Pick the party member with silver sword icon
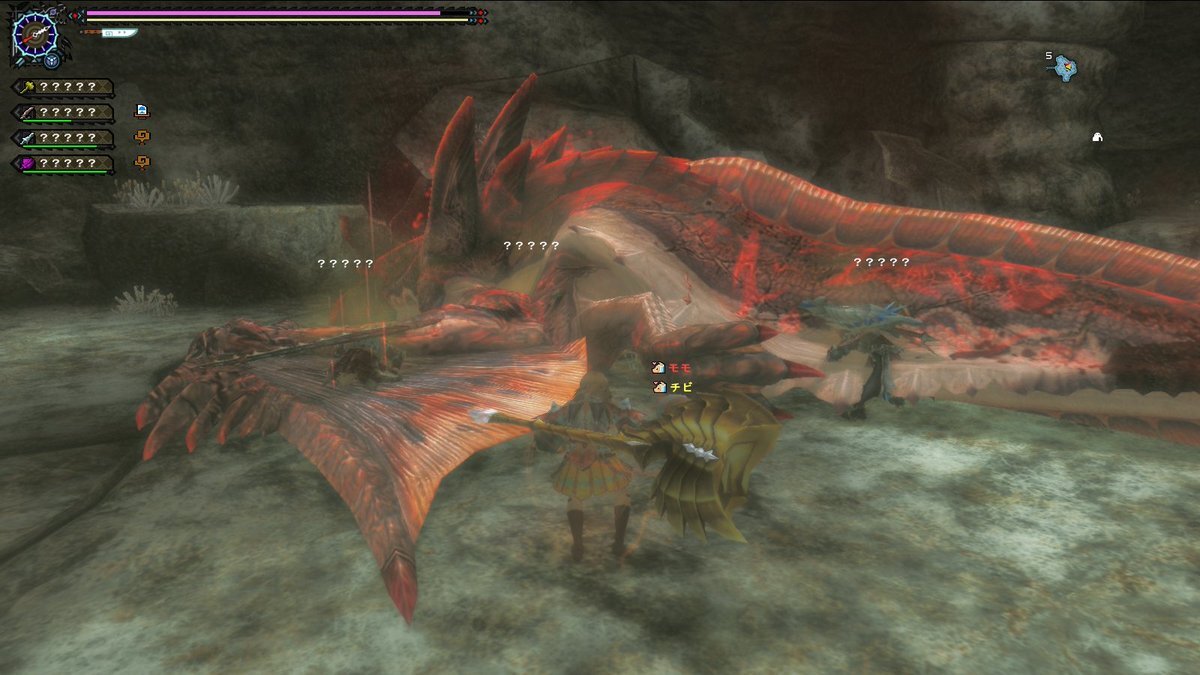 click(x=62, y=137)
